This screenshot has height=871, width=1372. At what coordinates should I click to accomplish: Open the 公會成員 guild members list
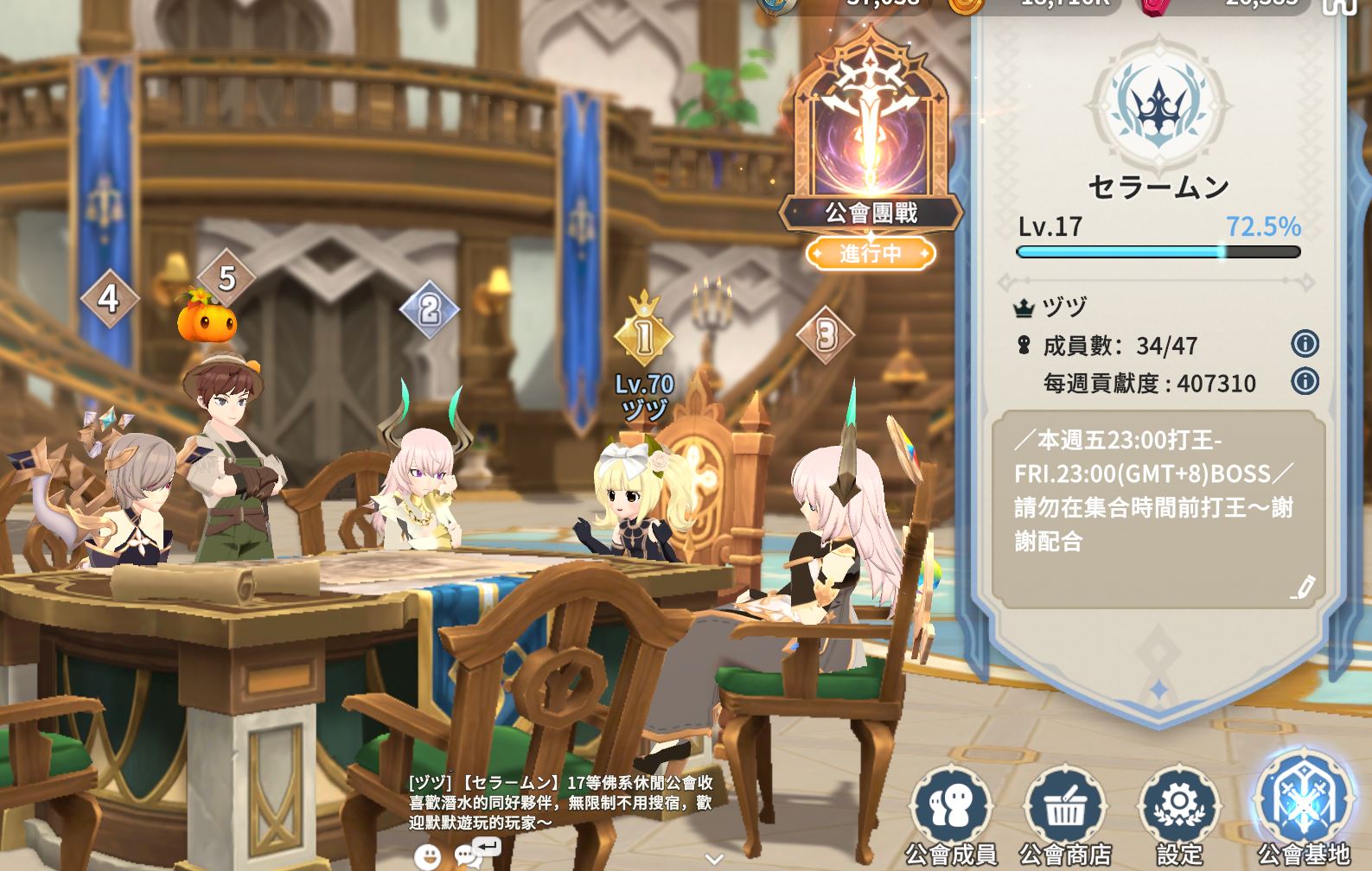point(950,811)
